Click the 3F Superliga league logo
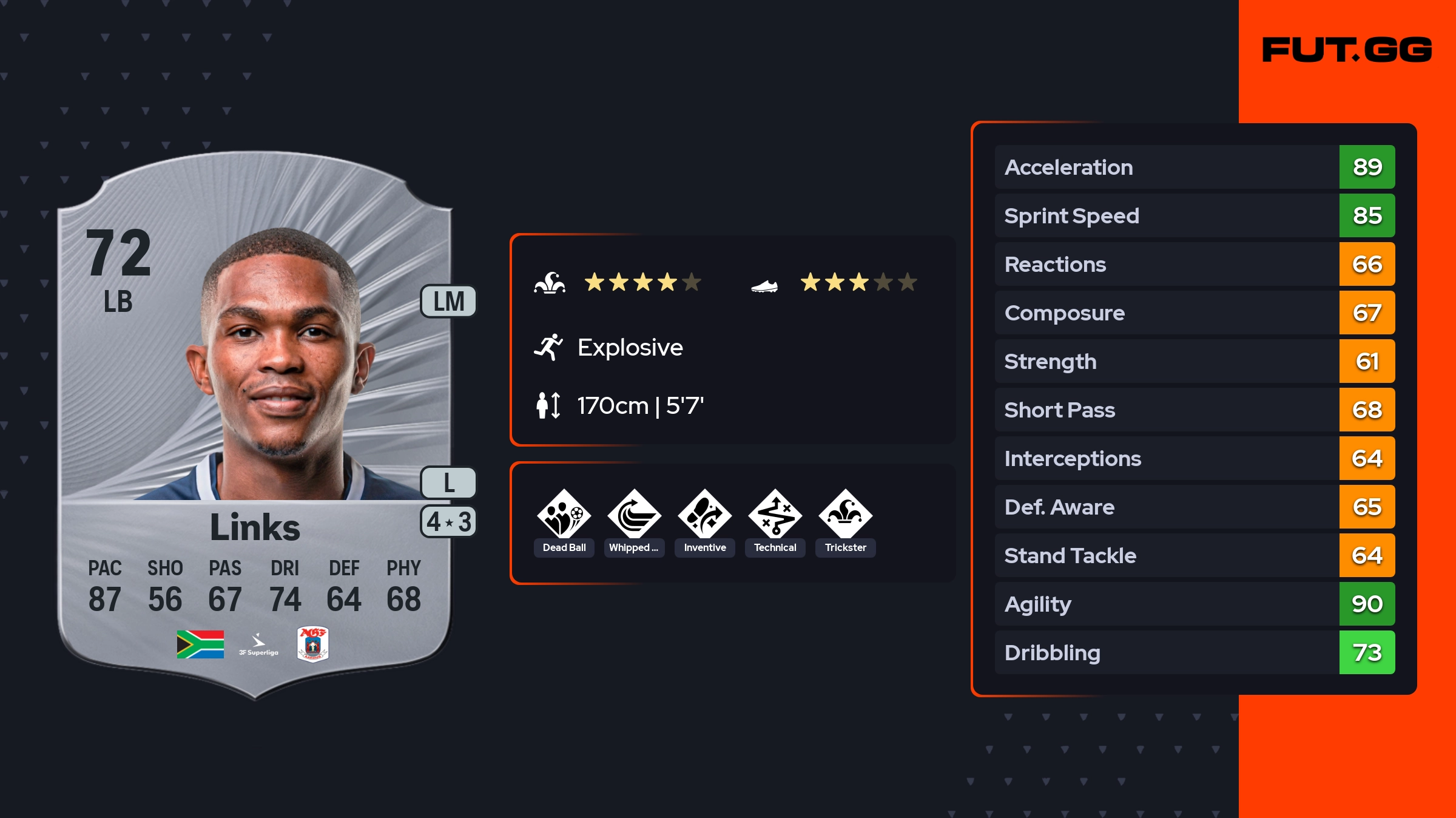The image size is (1456, 818). (x=258, y=644)
